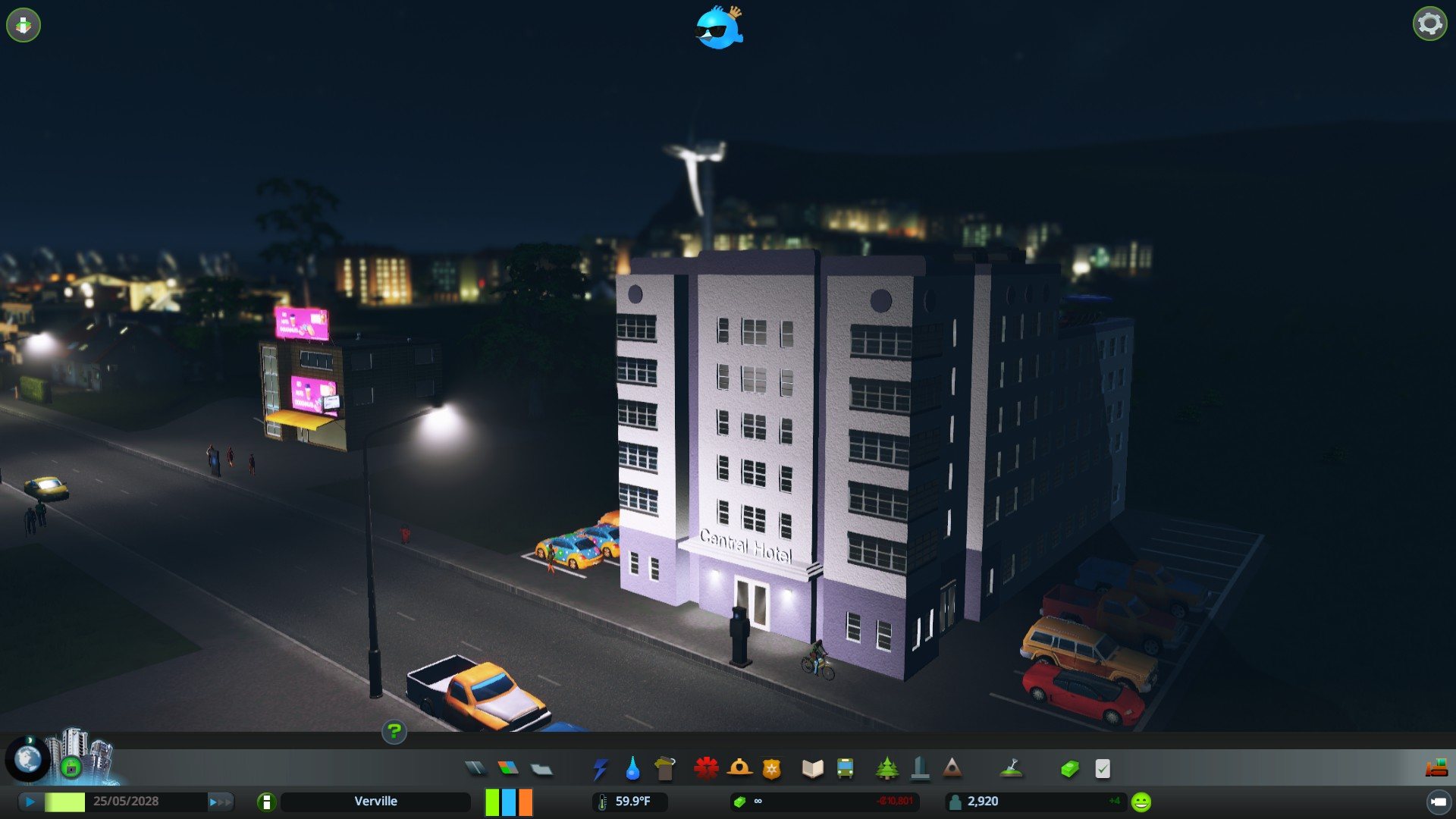Viewport: 1456px width, 819px height.
Task: Click the Chirper blue bird icon
Action: (x=719, y=28)
